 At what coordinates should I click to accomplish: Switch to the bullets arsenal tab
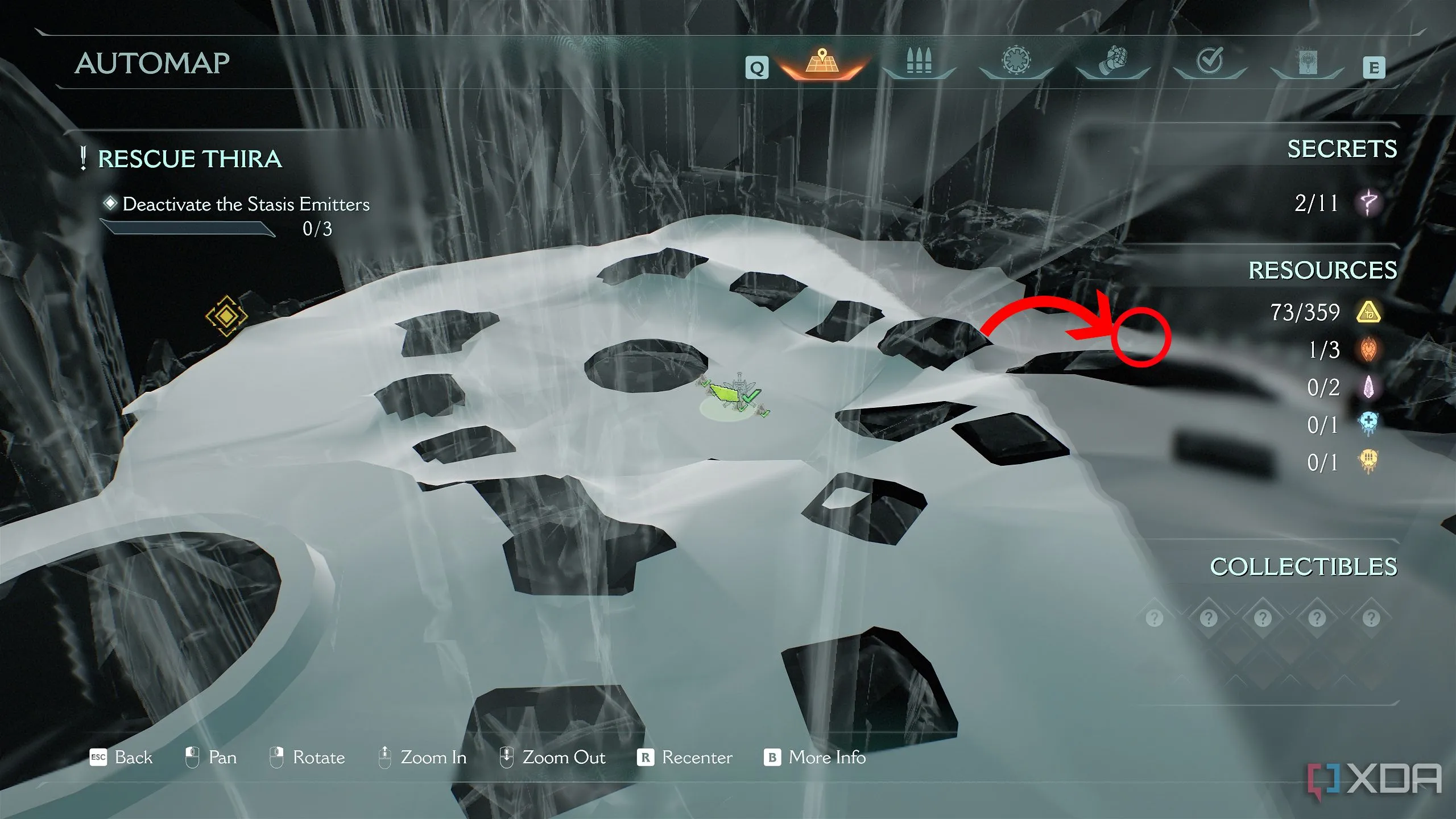pos(919,63)
